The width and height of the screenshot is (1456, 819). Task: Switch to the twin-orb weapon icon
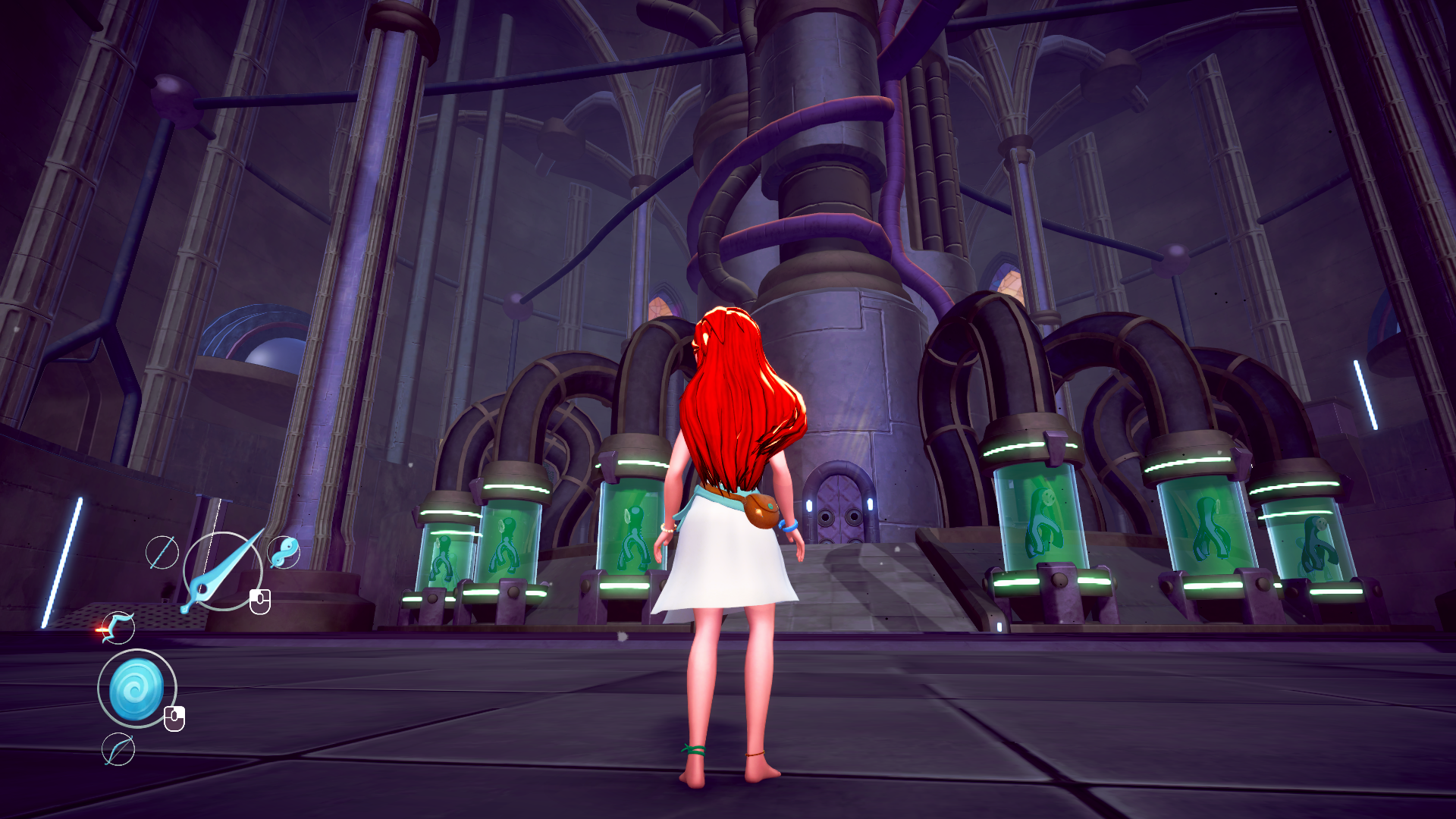point(284,551)
